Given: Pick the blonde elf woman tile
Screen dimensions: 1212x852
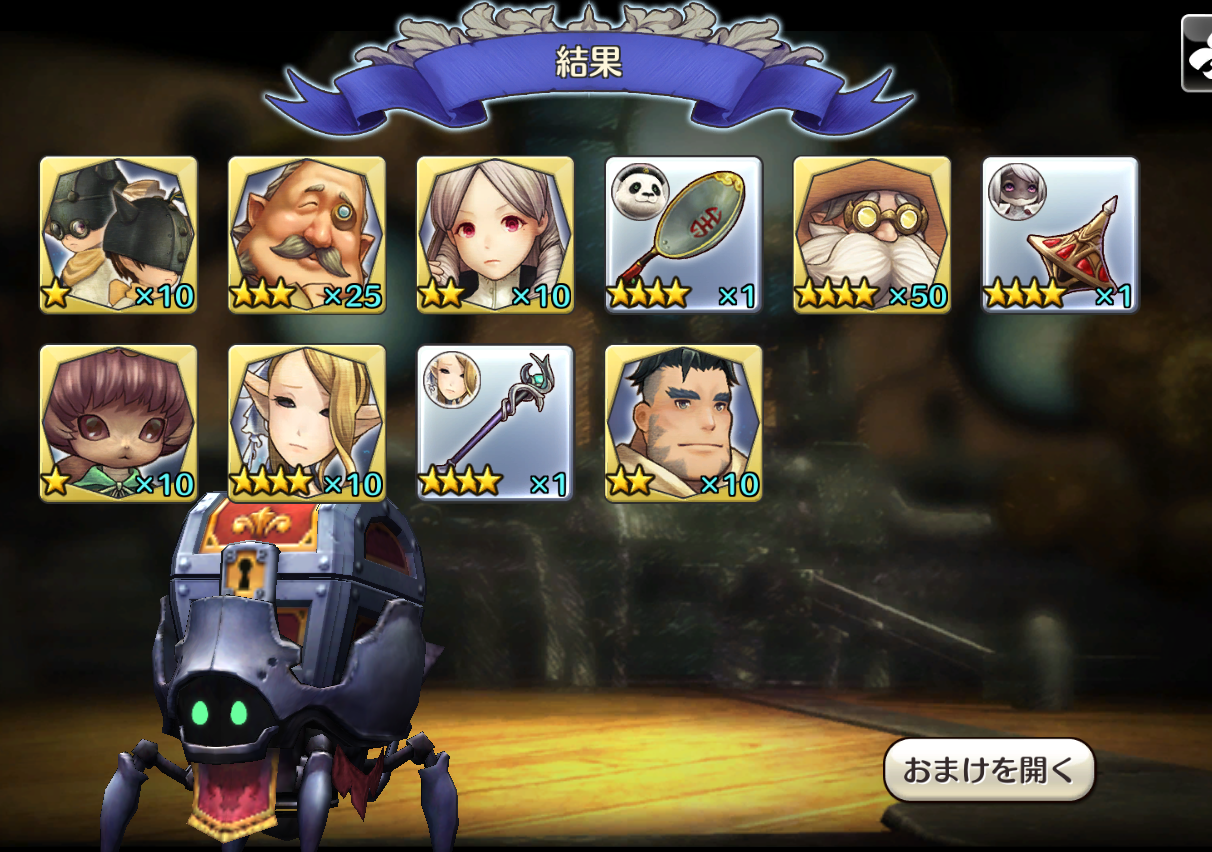Looking at the screenshot, I should (306, 422).
